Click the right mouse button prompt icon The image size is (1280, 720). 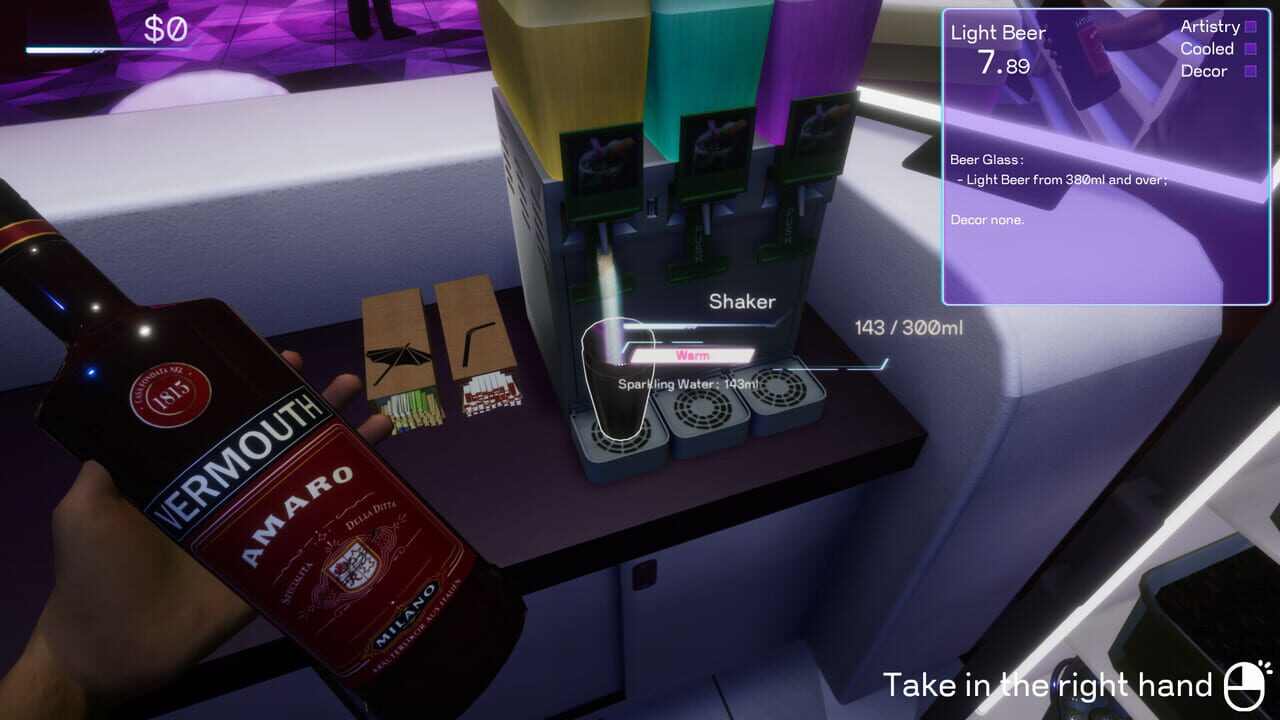tap(1240, 686)
